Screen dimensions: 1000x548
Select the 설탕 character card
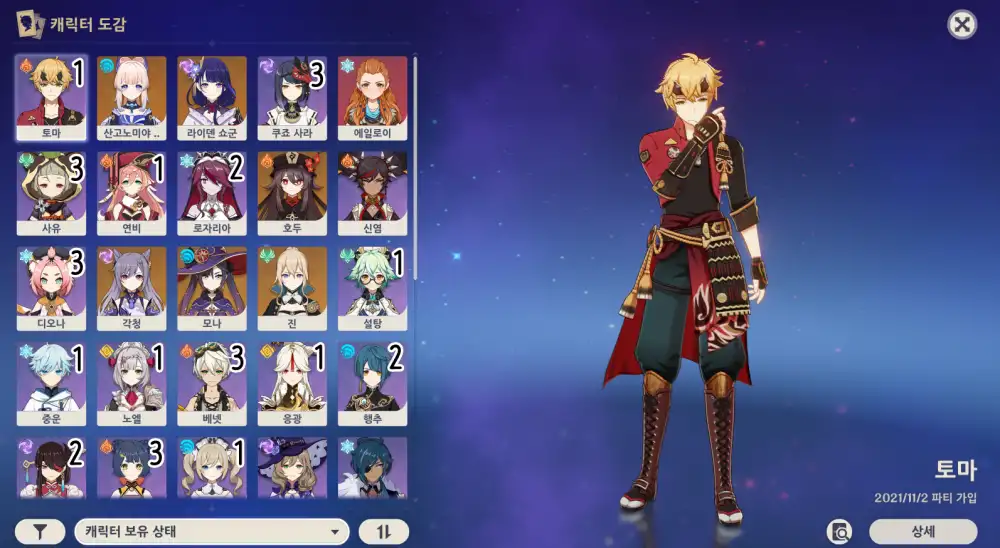pos(372,289)
